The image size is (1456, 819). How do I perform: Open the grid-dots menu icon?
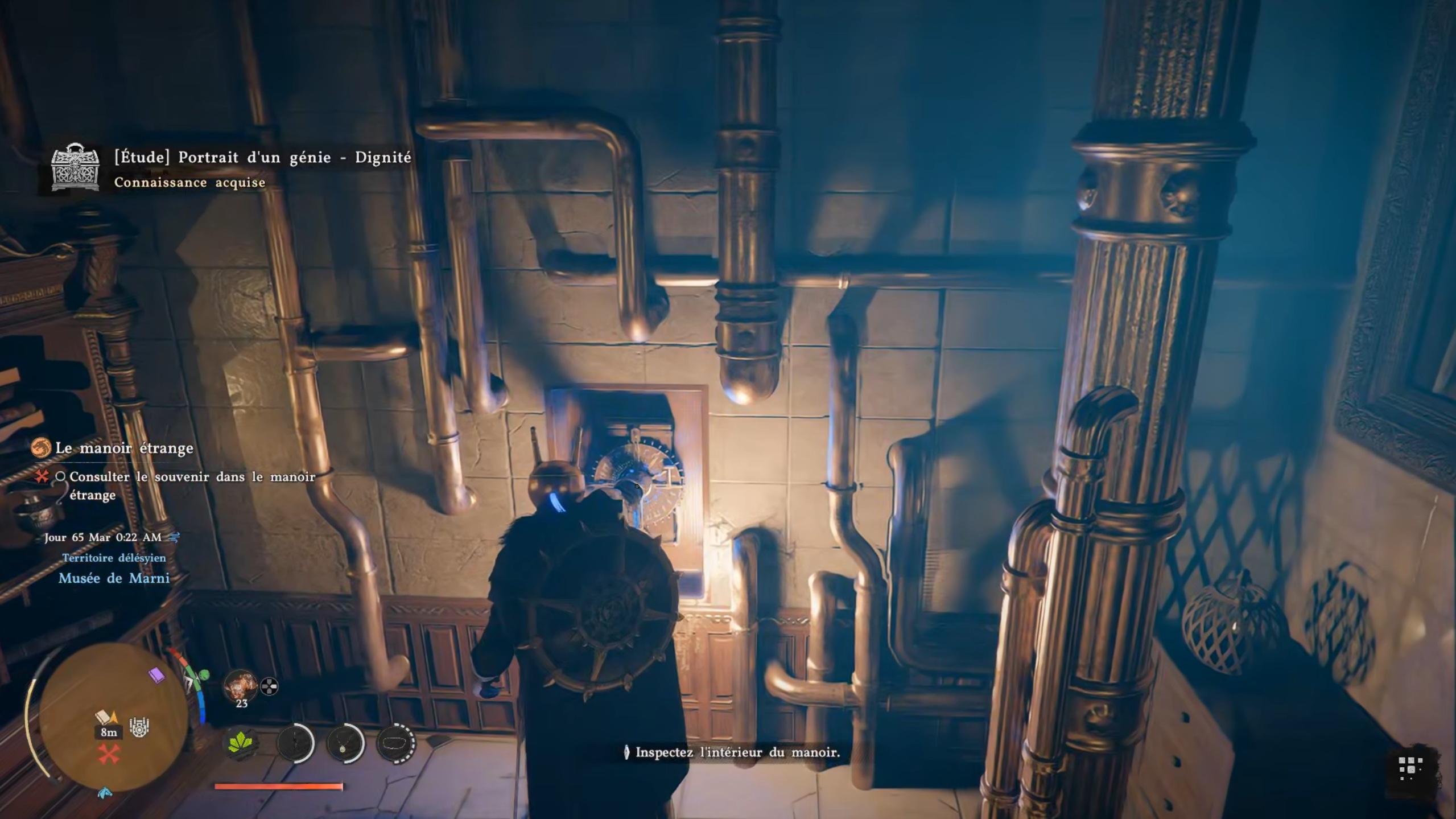(x=1410, y=768)
